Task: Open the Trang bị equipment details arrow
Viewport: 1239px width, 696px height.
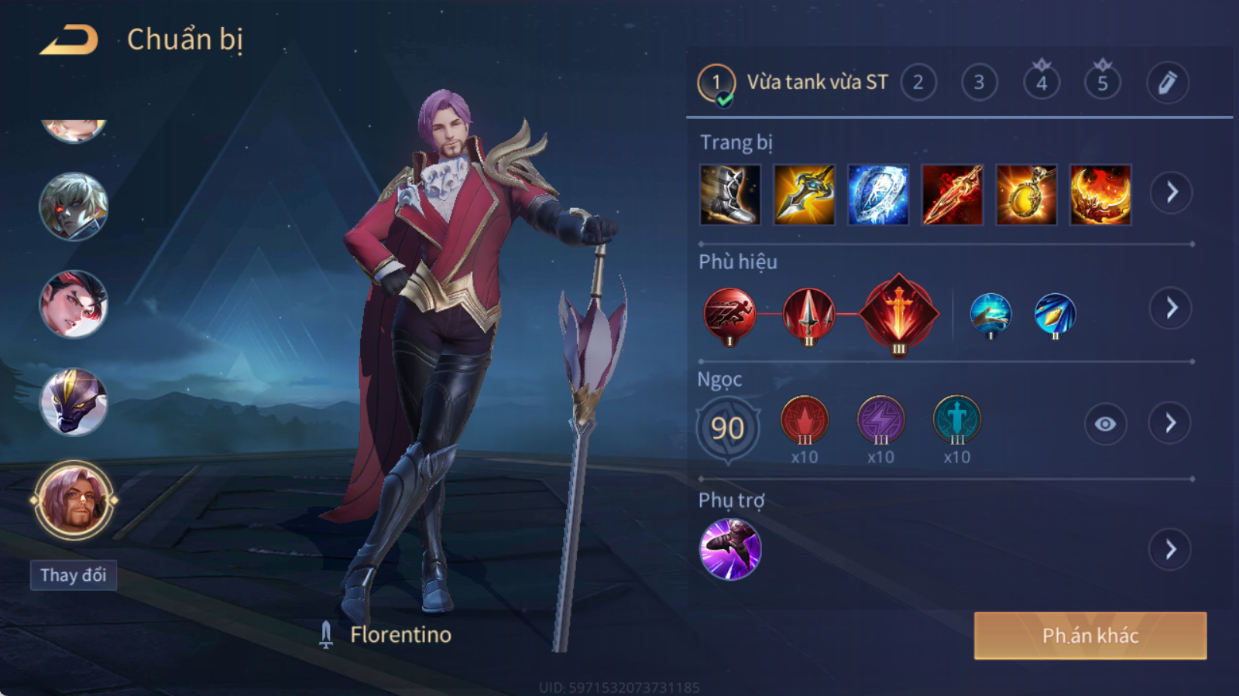Action: pos(1171,192)
